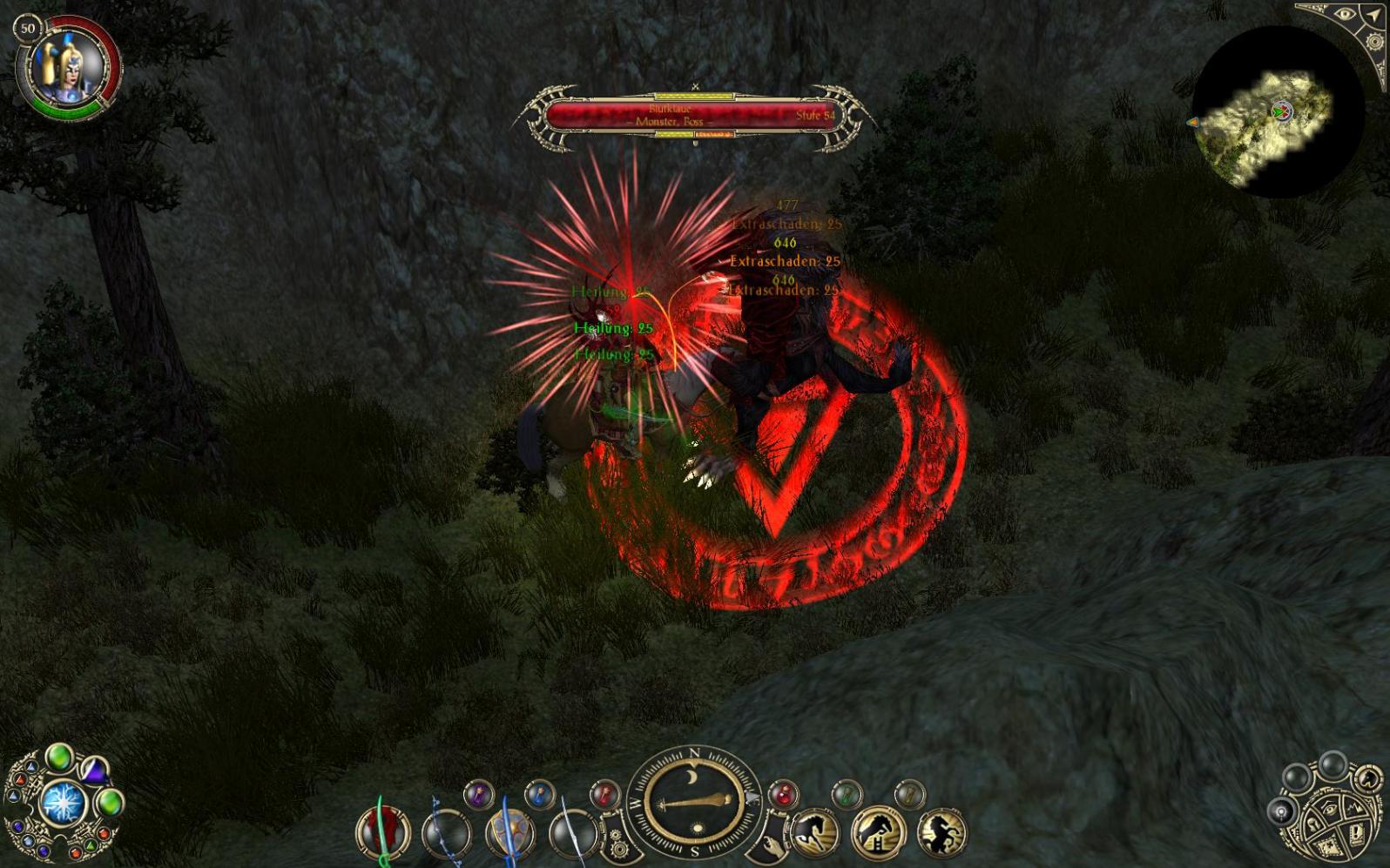This screenshot has width=1390, height=868.
Task: Open the character portrait panel
Action: pyautogui.click(x=65, y=67)
